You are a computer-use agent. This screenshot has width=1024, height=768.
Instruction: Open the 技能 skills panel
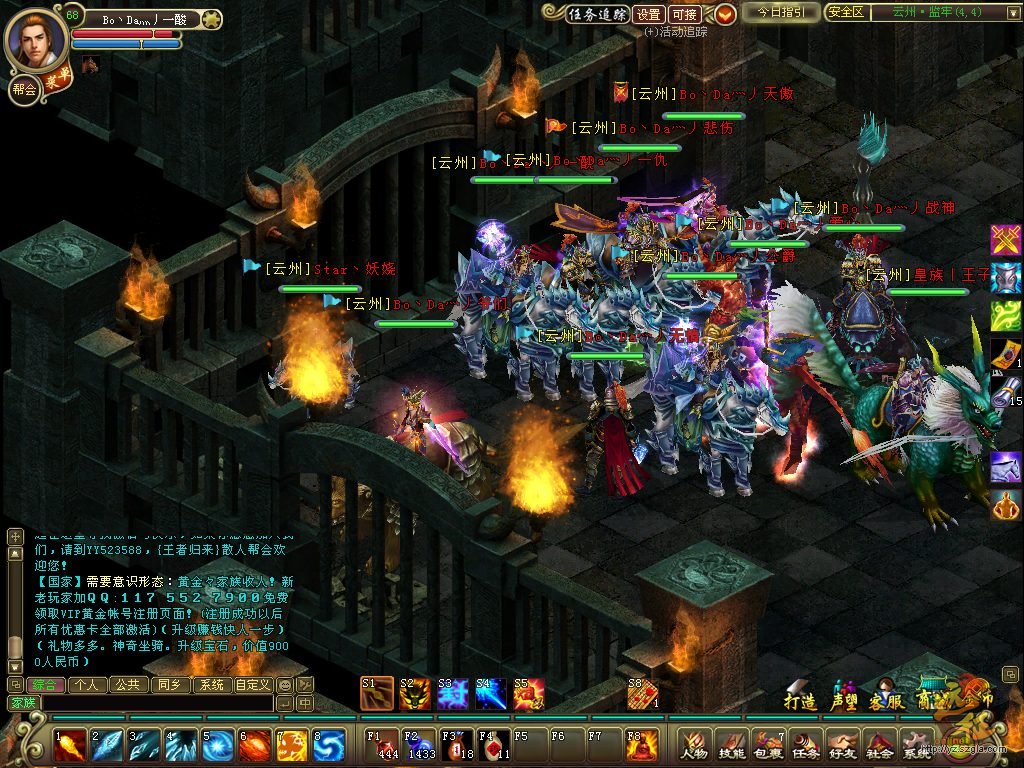(x=731, y=745)
